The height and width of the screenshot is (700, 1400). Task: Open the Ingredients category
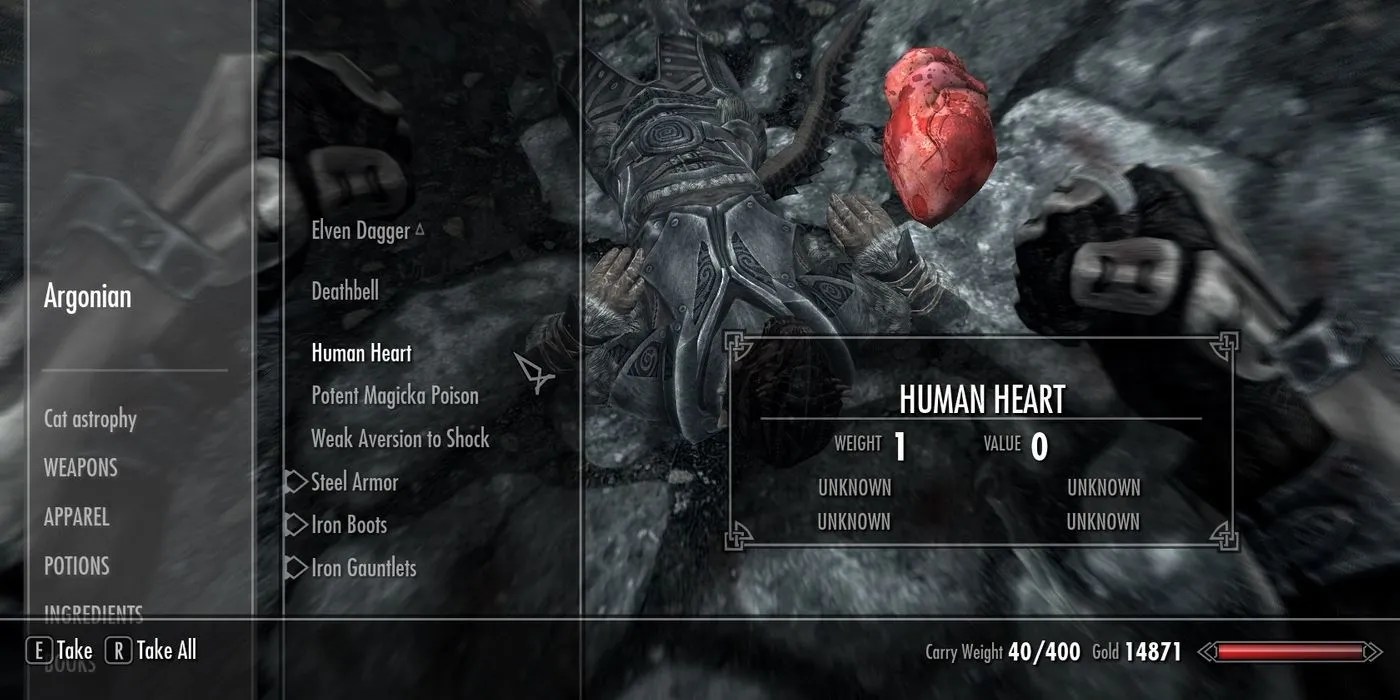tap(93, 612)
